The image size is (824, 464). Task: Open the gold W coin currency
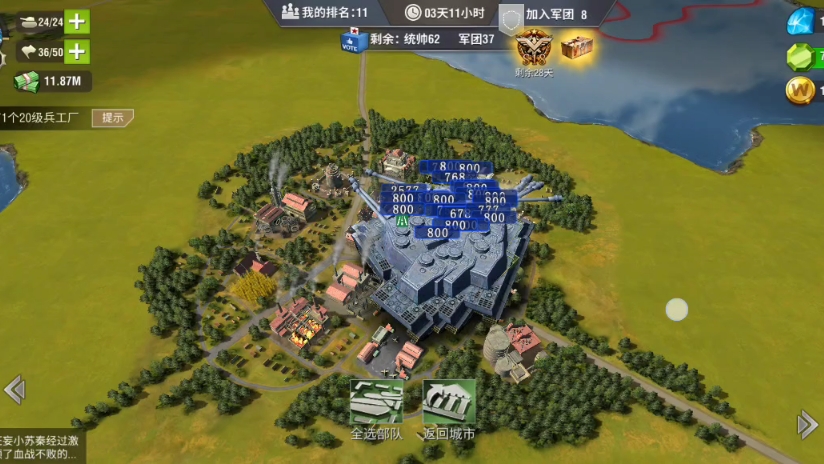(802, 89)
